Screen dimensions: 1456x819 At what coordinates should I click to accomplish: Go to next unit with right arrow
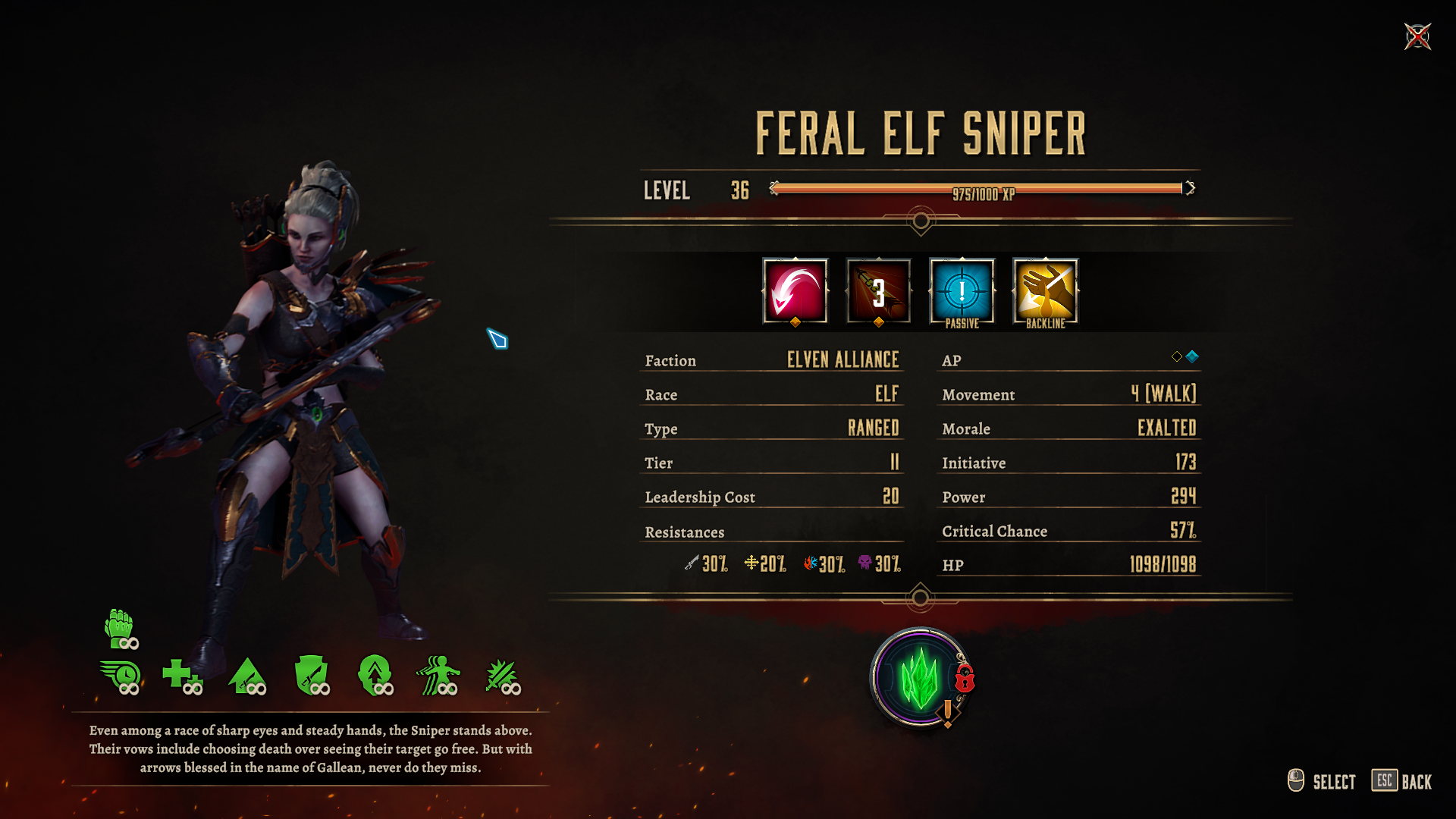pos(1191,188)
